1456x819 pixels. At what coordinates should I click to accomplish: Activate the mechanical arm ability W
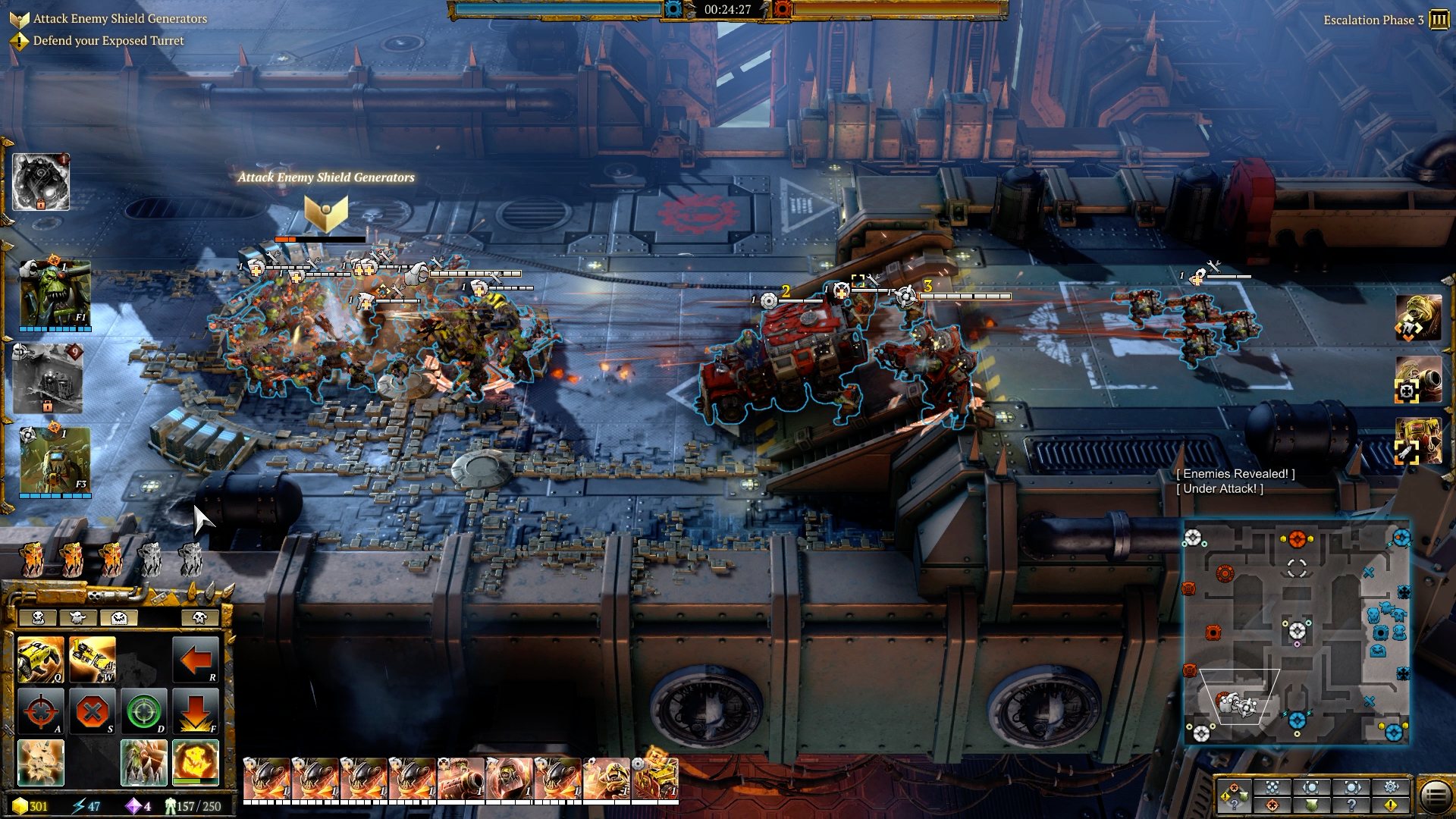point(93,659)
